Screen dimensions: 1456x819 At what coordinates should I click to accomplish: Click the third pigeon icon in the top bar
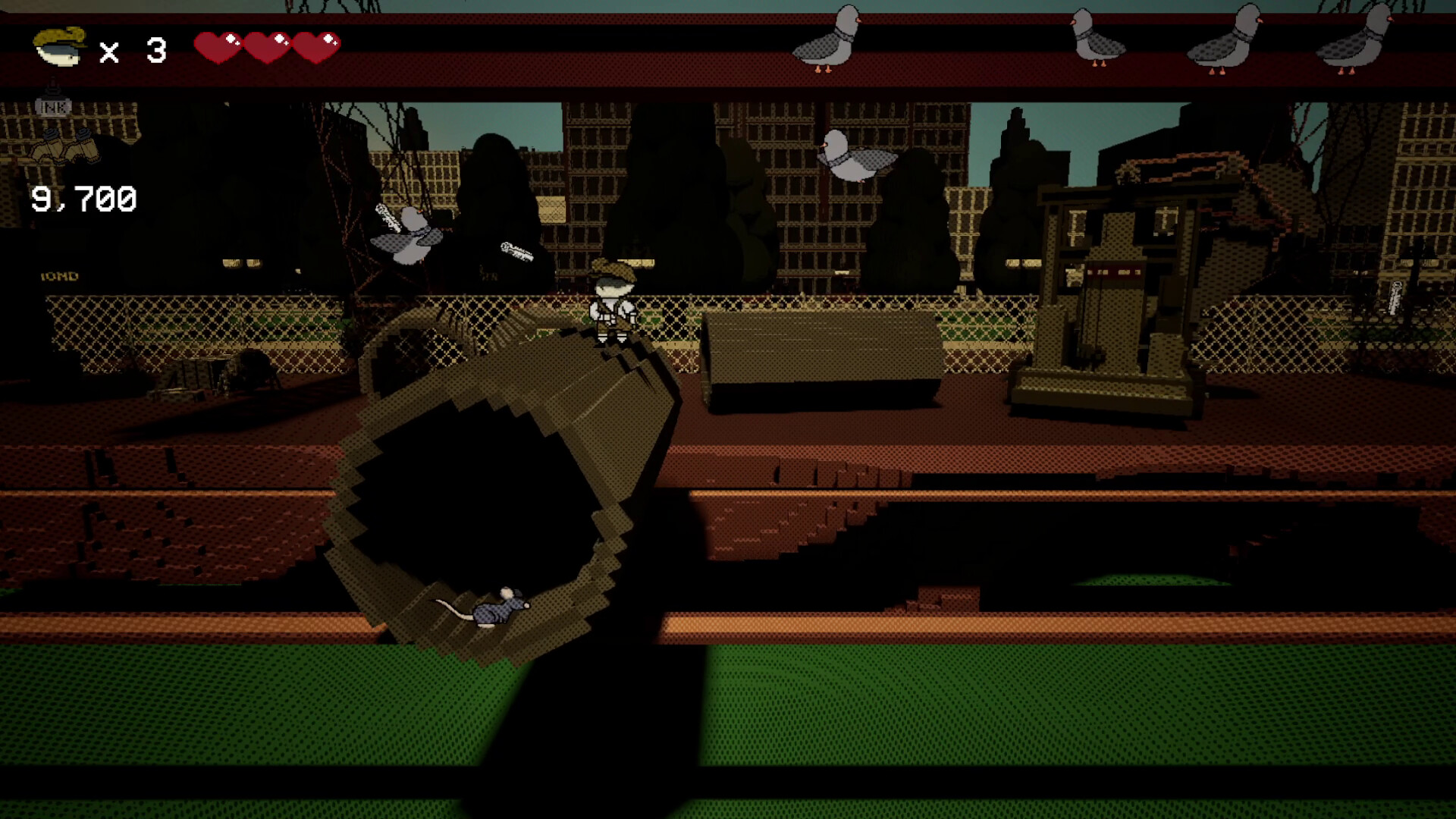[1225, 38]
